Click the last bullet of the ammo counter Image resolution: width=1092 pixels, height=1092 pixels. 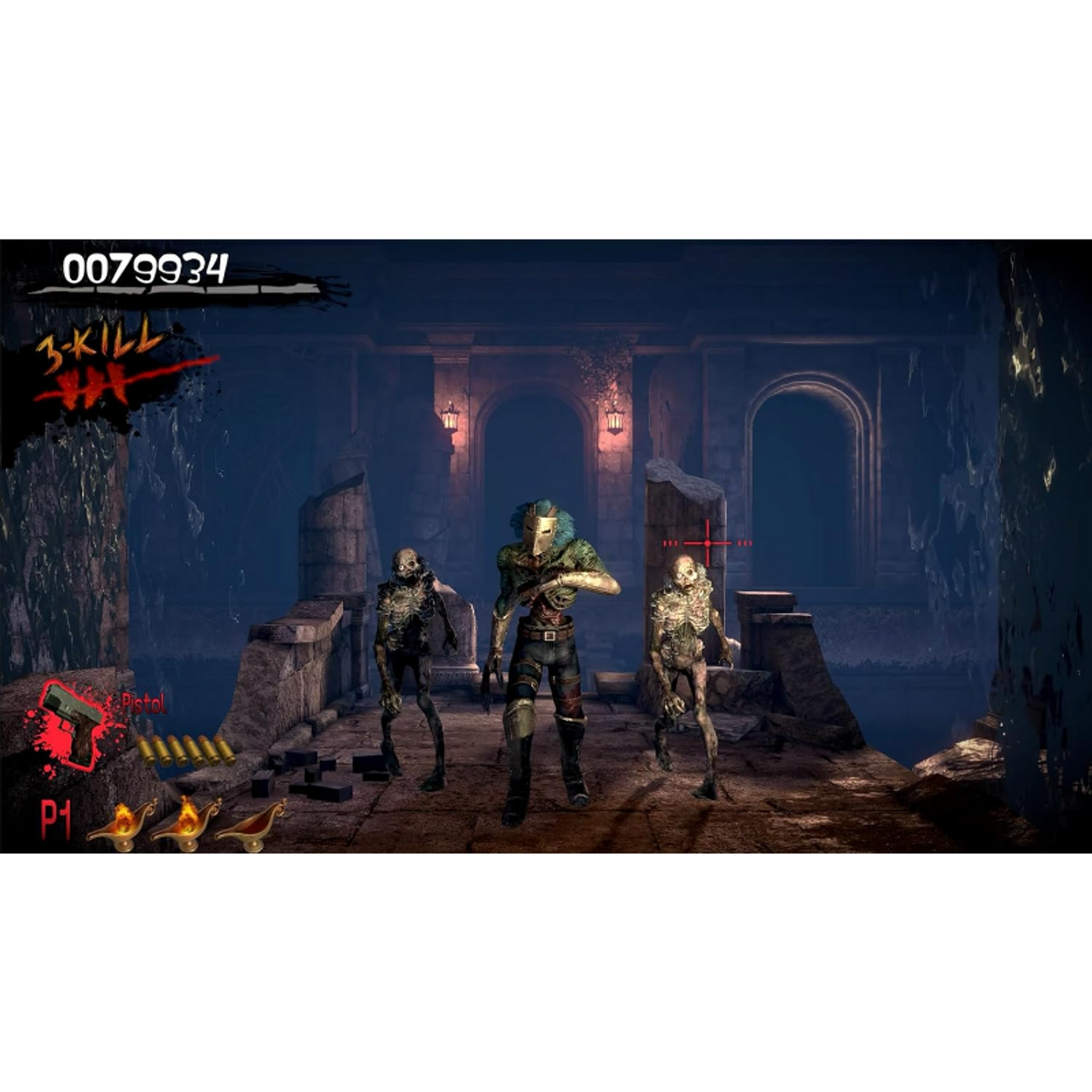coord(224,748)
